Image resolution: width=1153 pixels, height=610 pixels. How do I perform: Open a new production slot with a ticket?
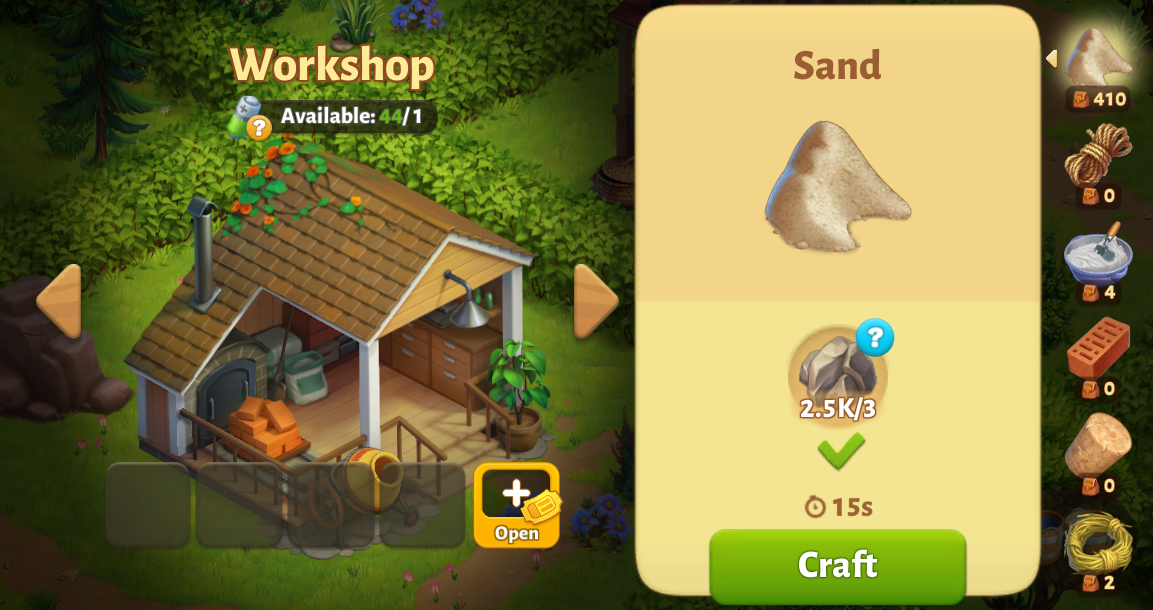pos(516,505)
